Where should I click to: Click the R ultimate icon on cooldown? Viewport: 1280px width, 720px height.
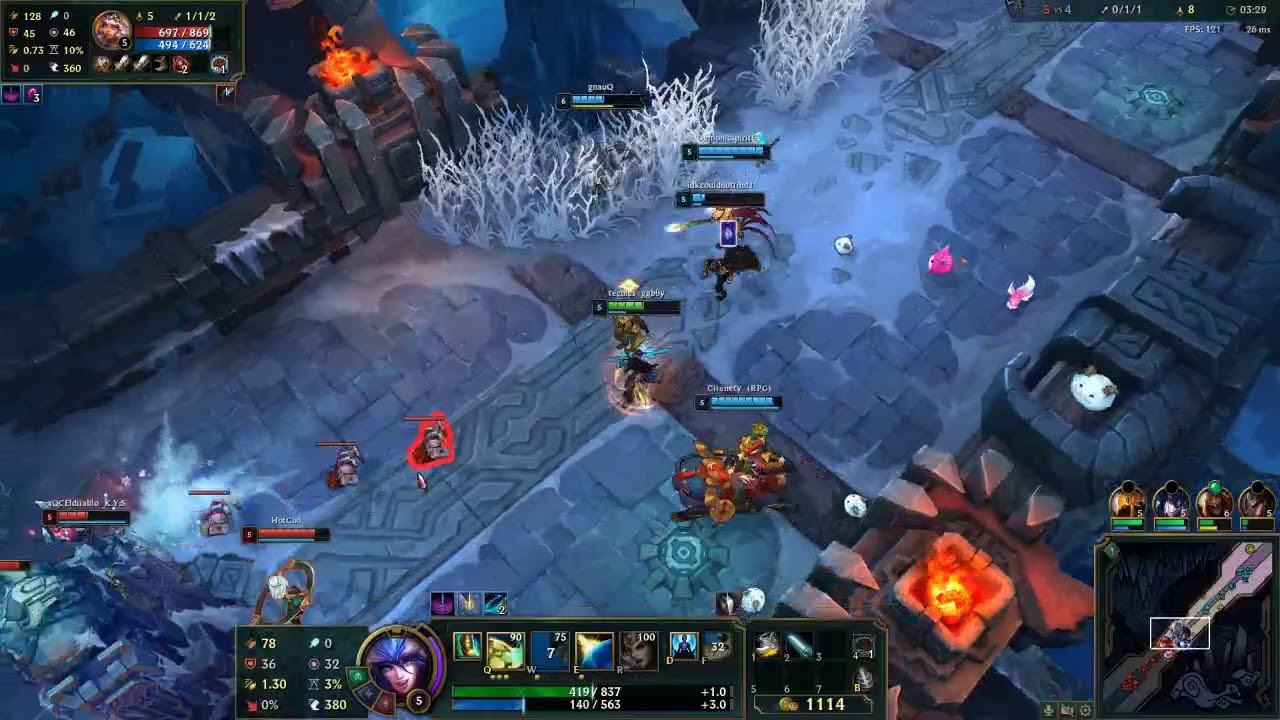[637, 648]
